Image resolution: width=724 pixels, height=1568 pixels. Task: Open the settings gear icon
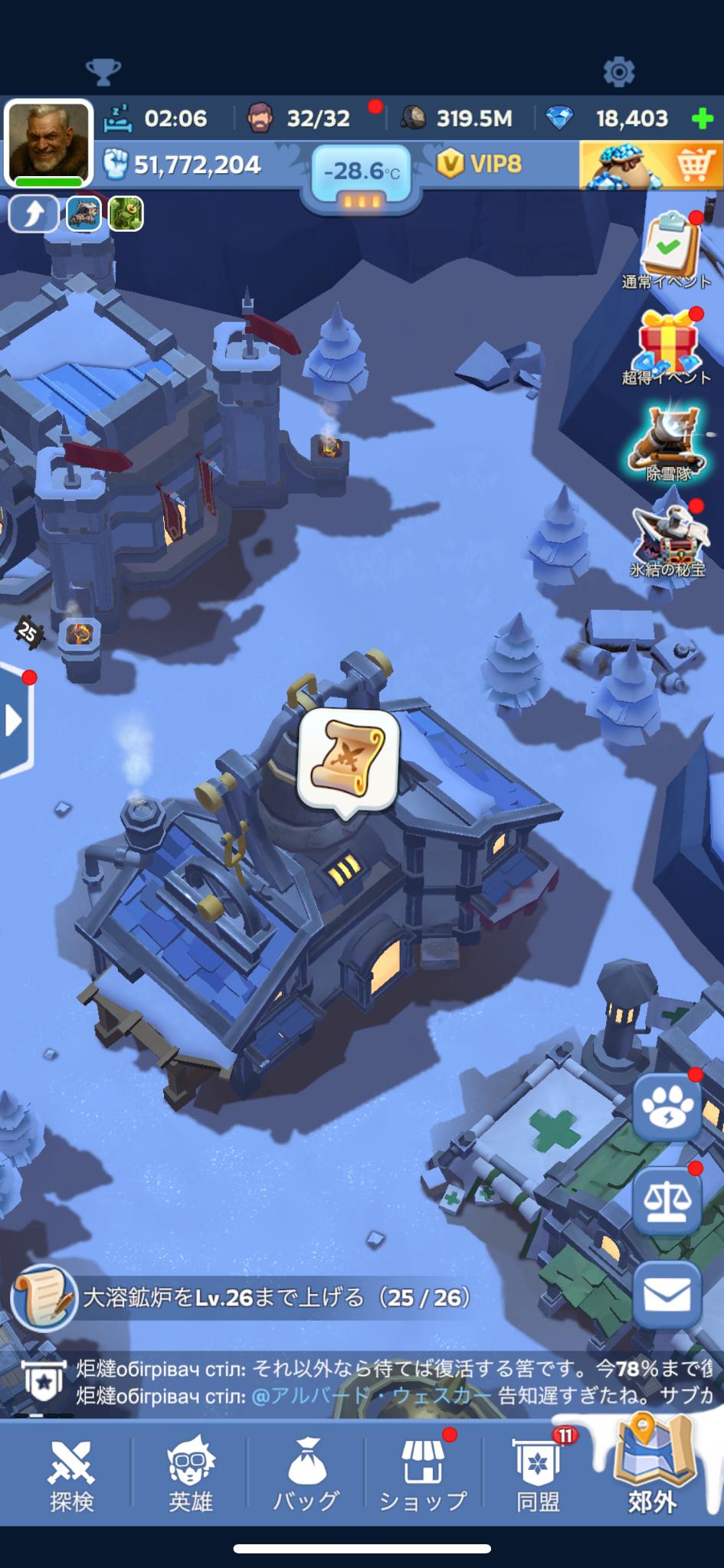(619, 72)
